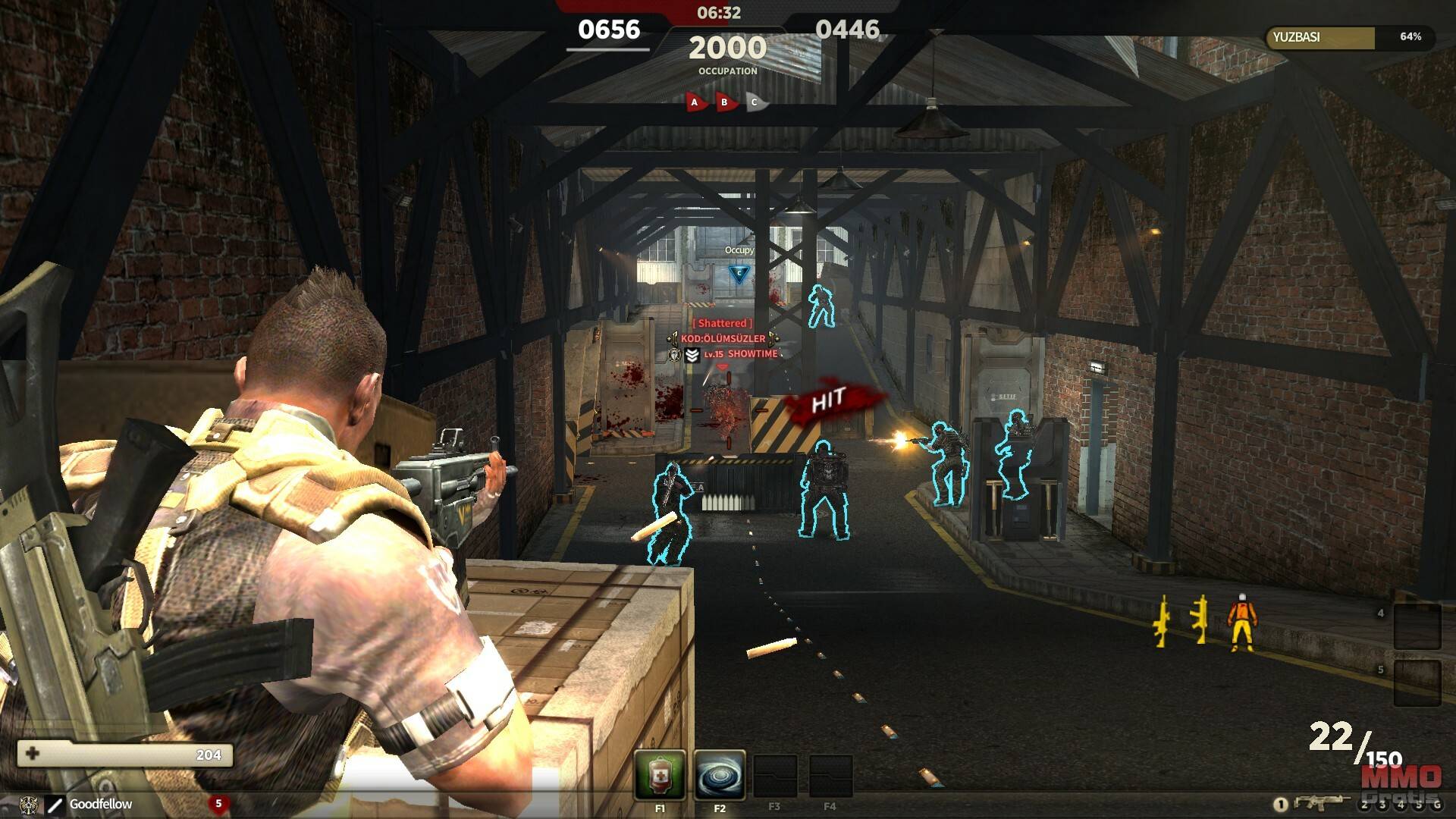Click the Goodfellow player name

pyautogui.click(x=101, y=804)
